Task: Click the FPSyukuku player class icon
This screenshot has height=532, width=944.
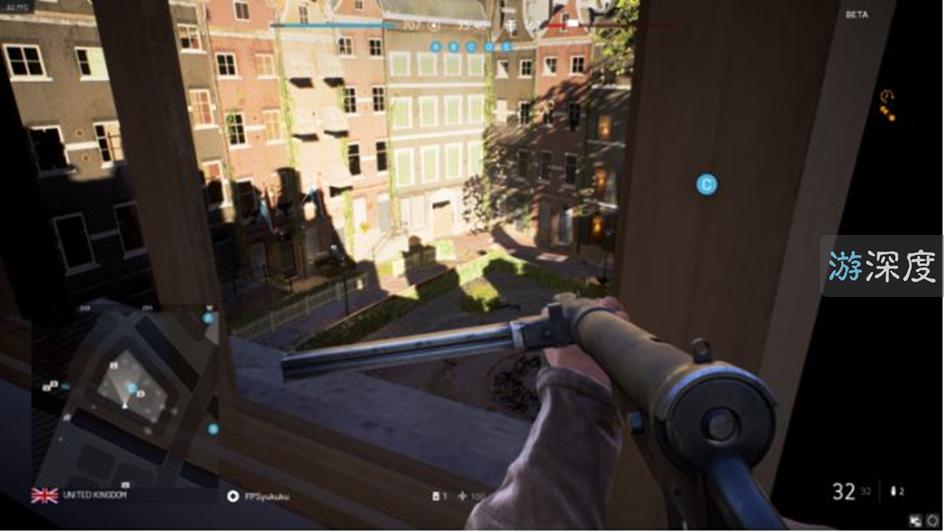Action: 233,495
